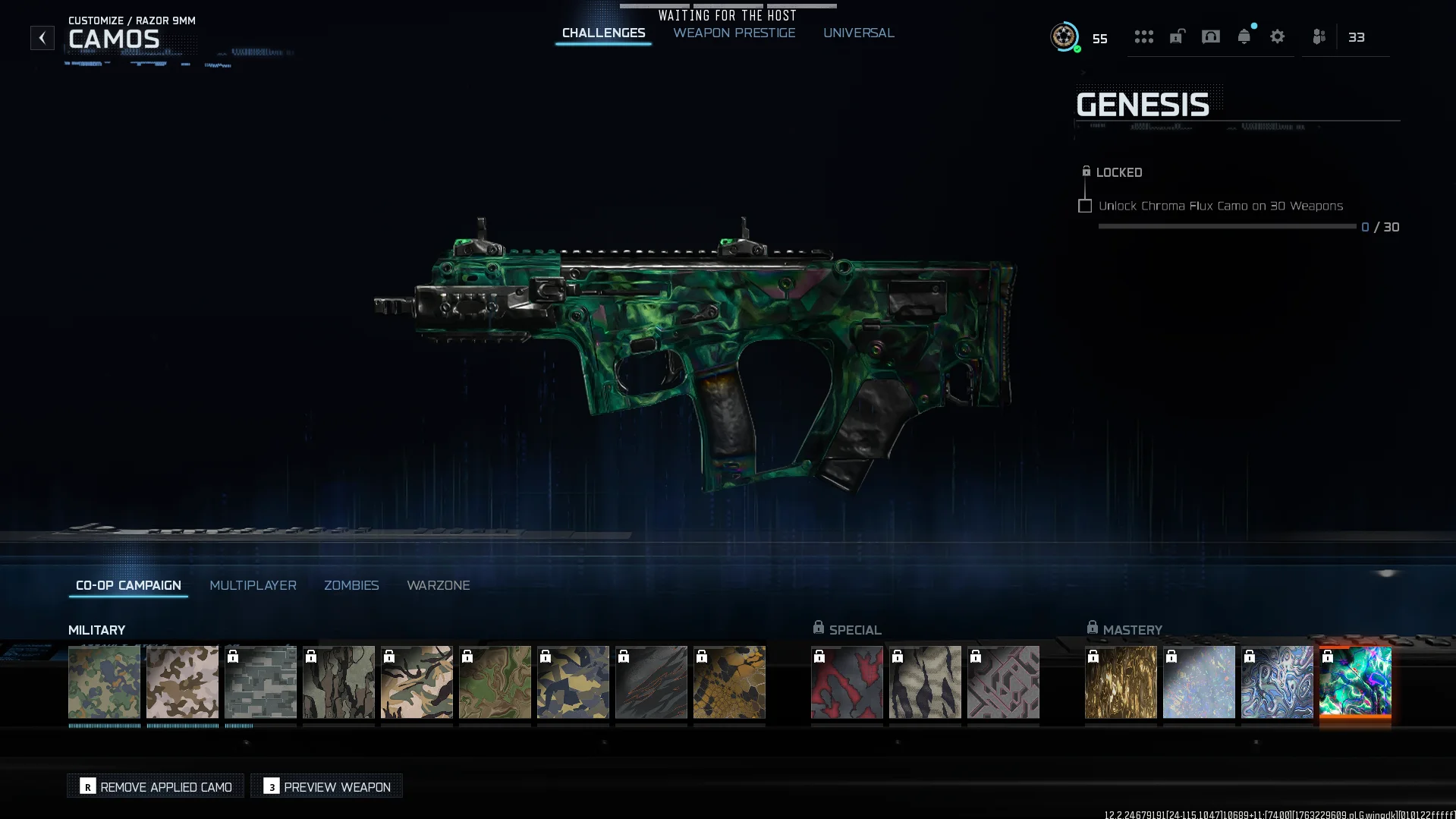Switch to the Zombies camo category
1456x819 pixels.
(x=351, y=585)
